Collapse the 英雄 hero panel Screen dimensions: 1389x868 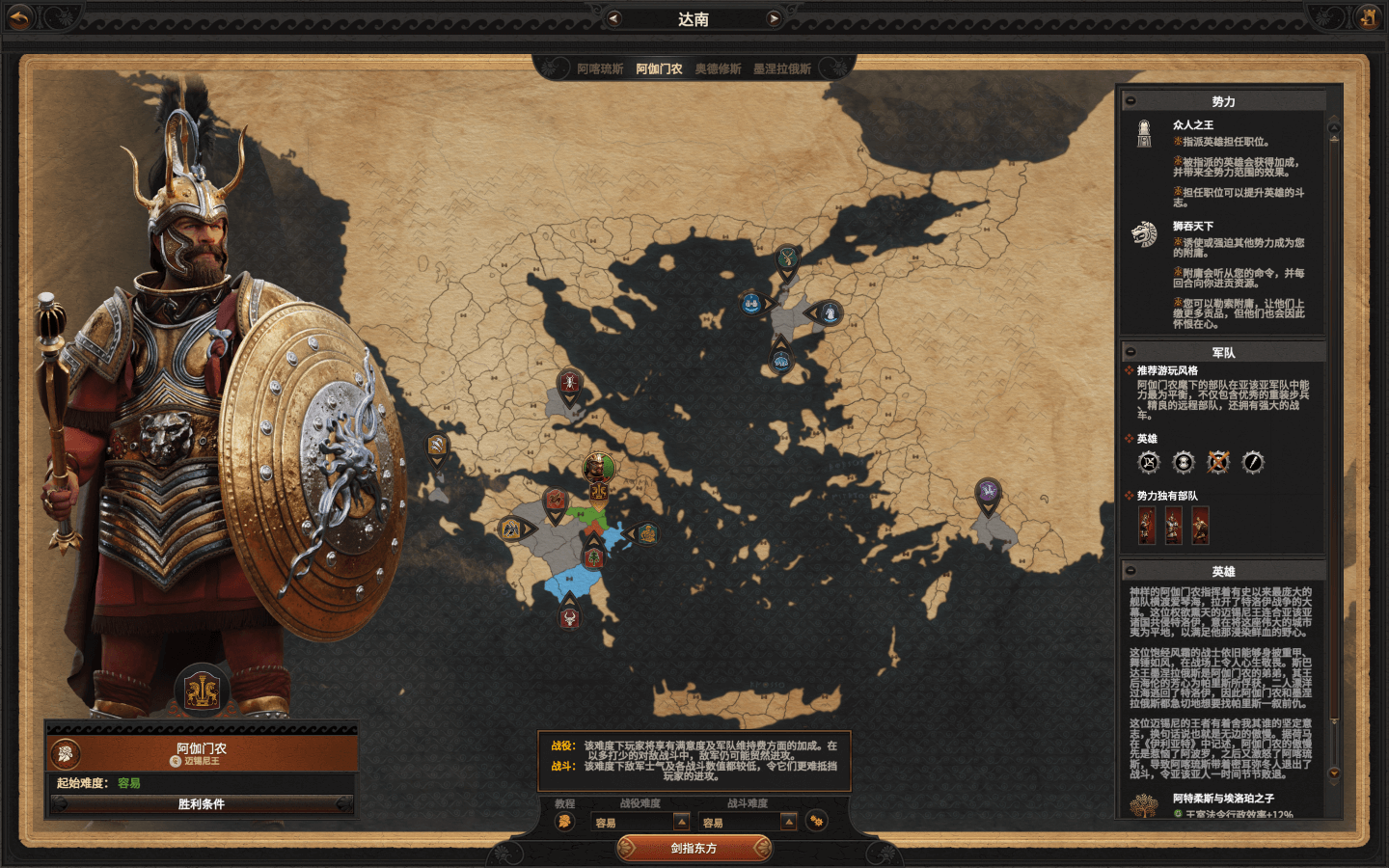pos(1130,571)
